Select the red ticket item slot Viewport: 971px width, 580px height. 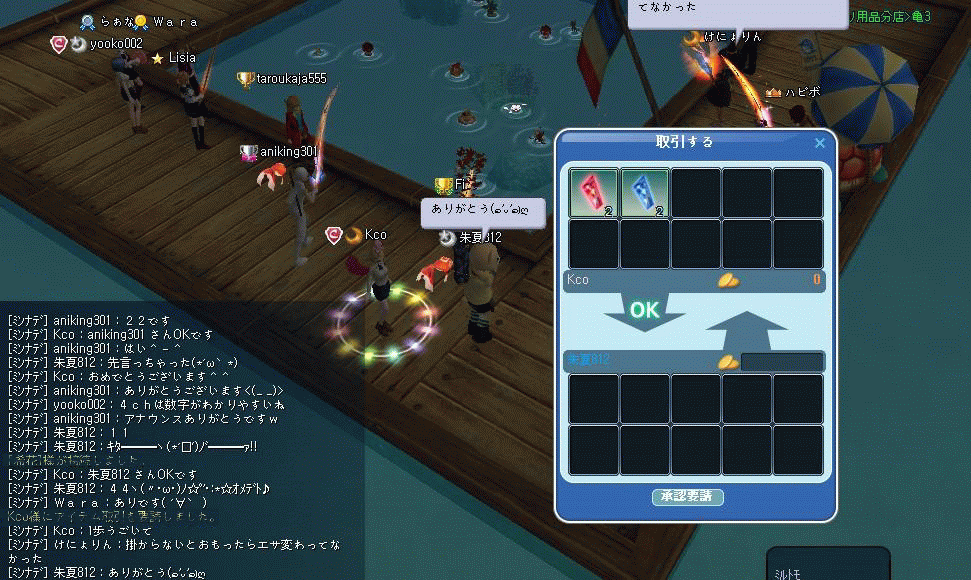pyautogui.click(x=594, y=193)
